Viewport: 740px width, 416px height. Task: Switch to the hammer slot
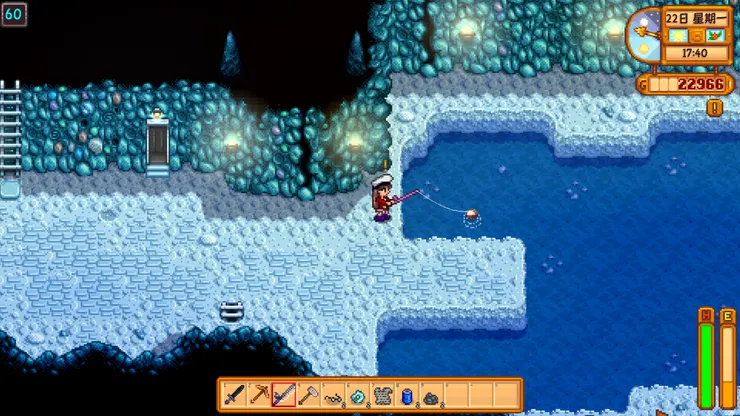click(308, 394)
